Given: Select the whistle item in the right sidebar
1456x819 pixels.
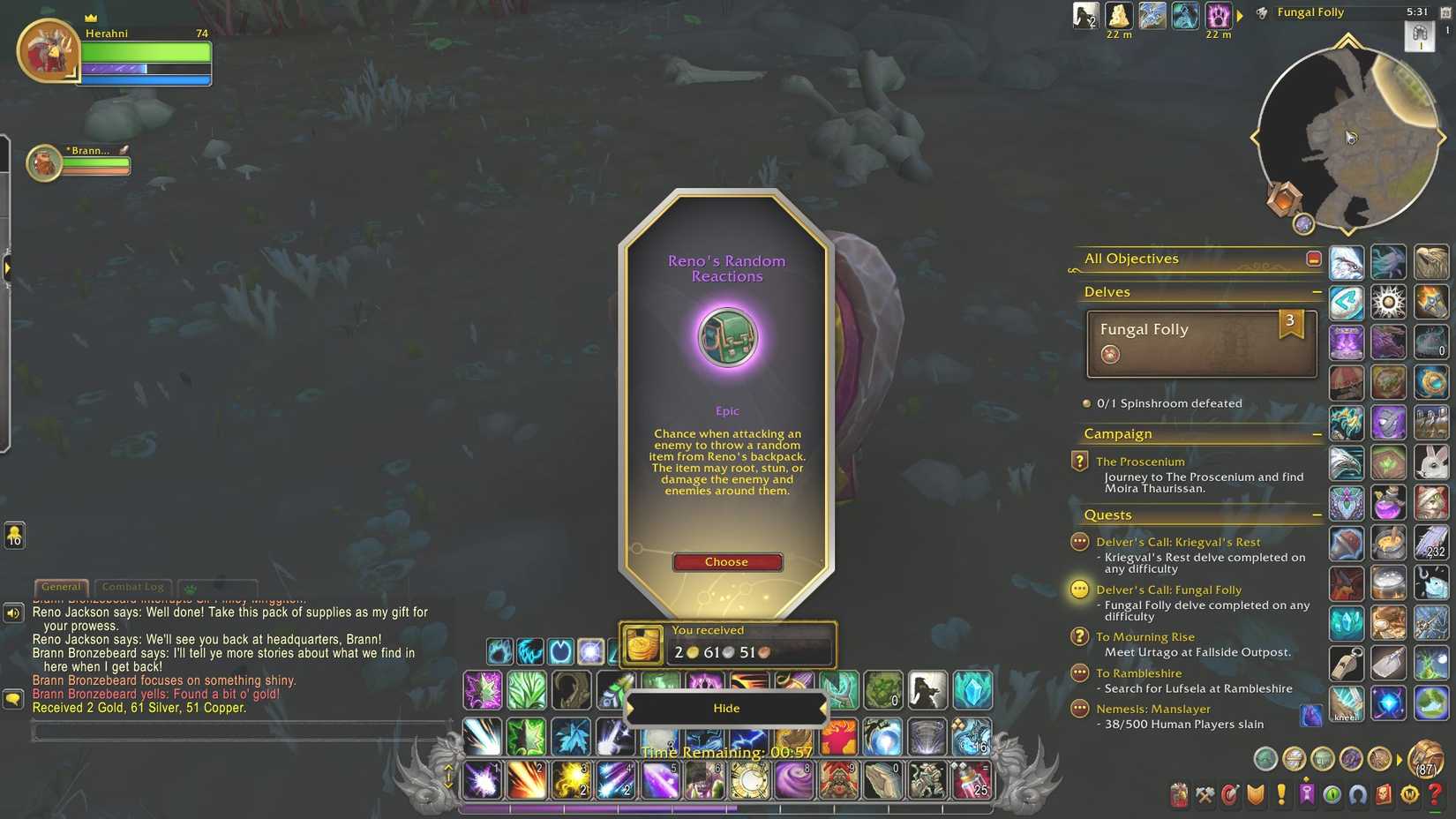Looking at the screenshot, I should [x=1348, y=665].
